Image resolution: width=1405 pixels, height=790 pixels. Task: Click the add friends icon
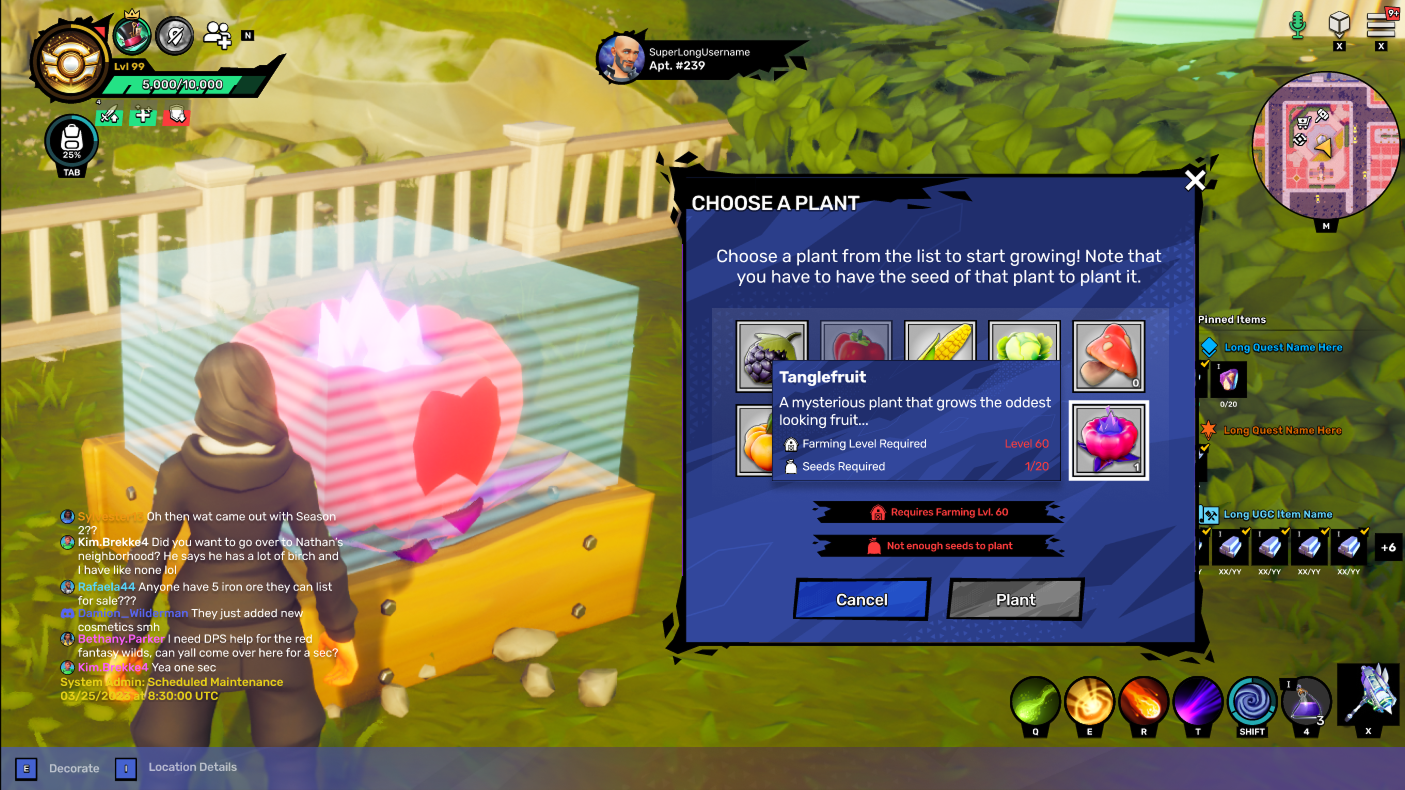tap(217, 35)
